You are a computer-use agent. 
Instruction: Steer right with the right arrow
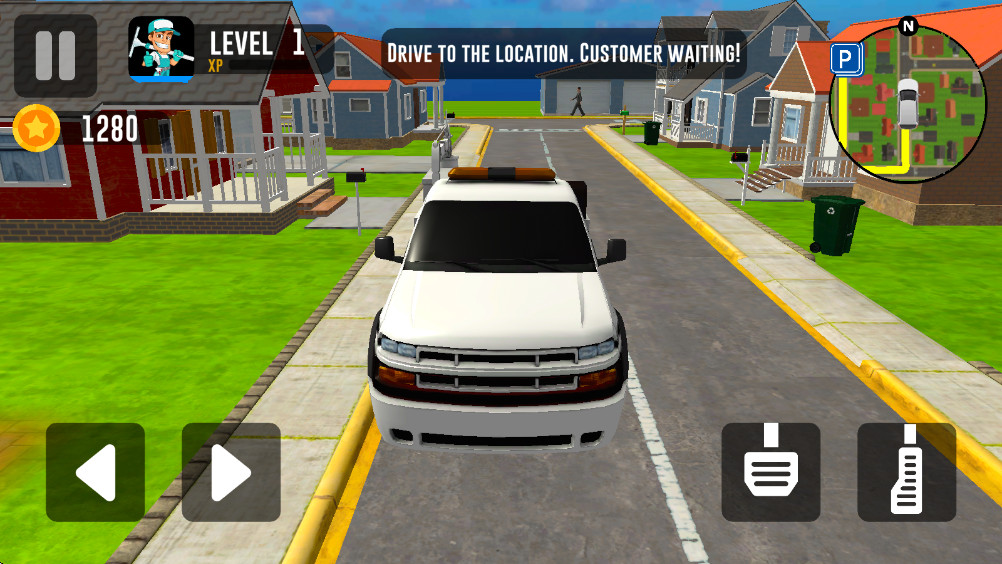[x=231, y=472]
